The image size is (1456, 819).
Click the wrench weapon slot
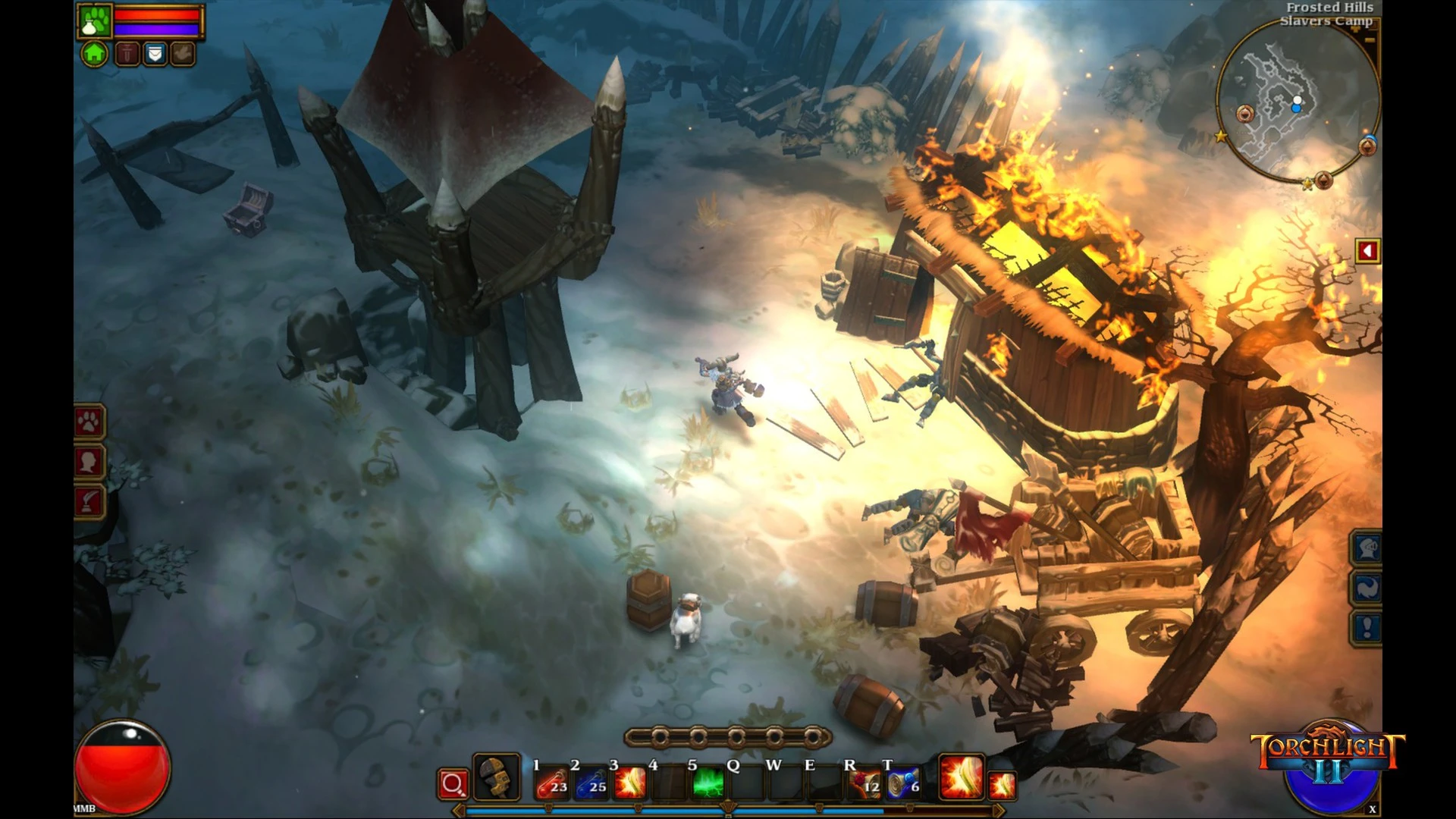tap(497, 777)
